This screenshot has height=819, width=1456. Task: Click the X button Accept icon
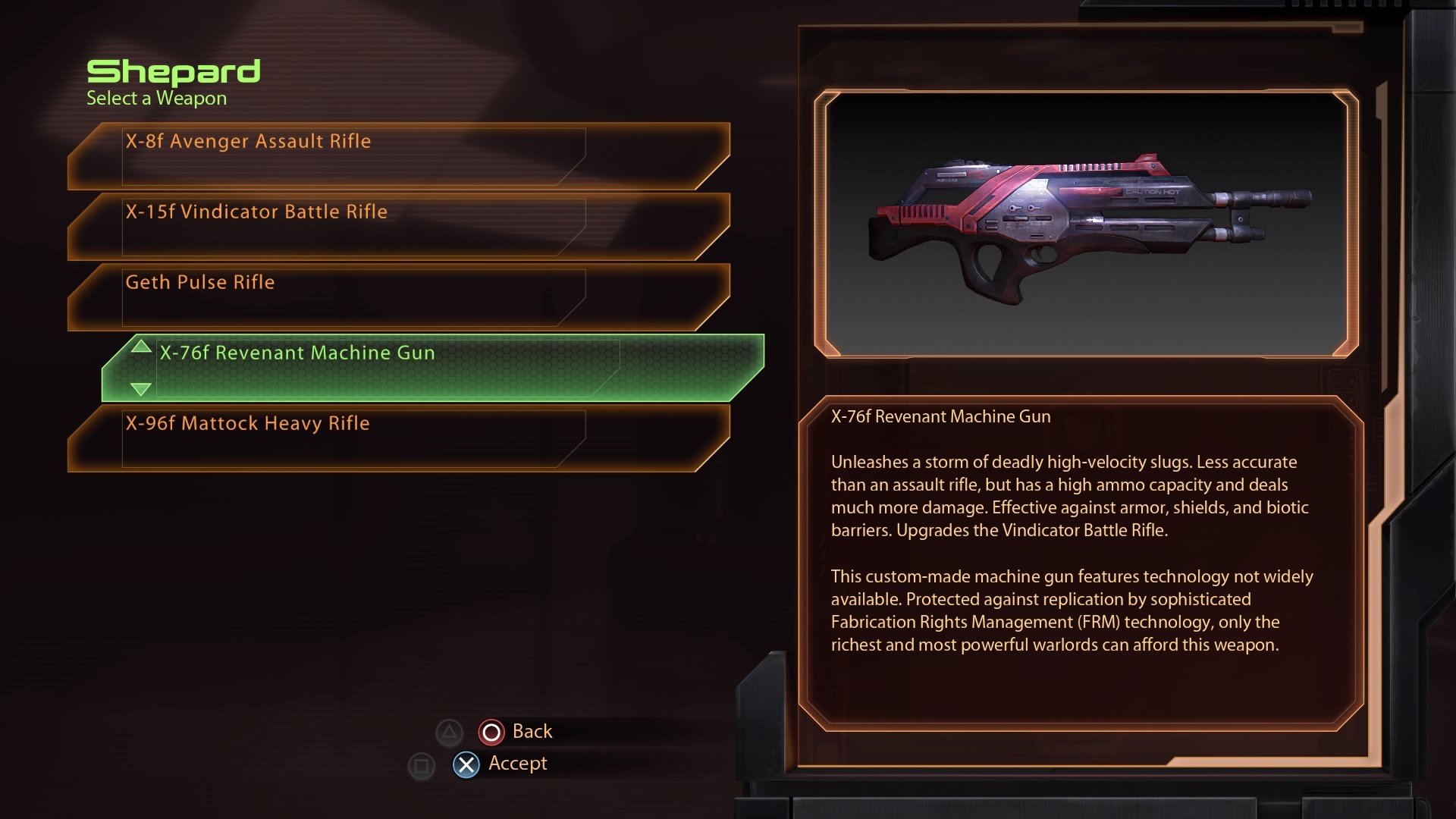(466, 764)
